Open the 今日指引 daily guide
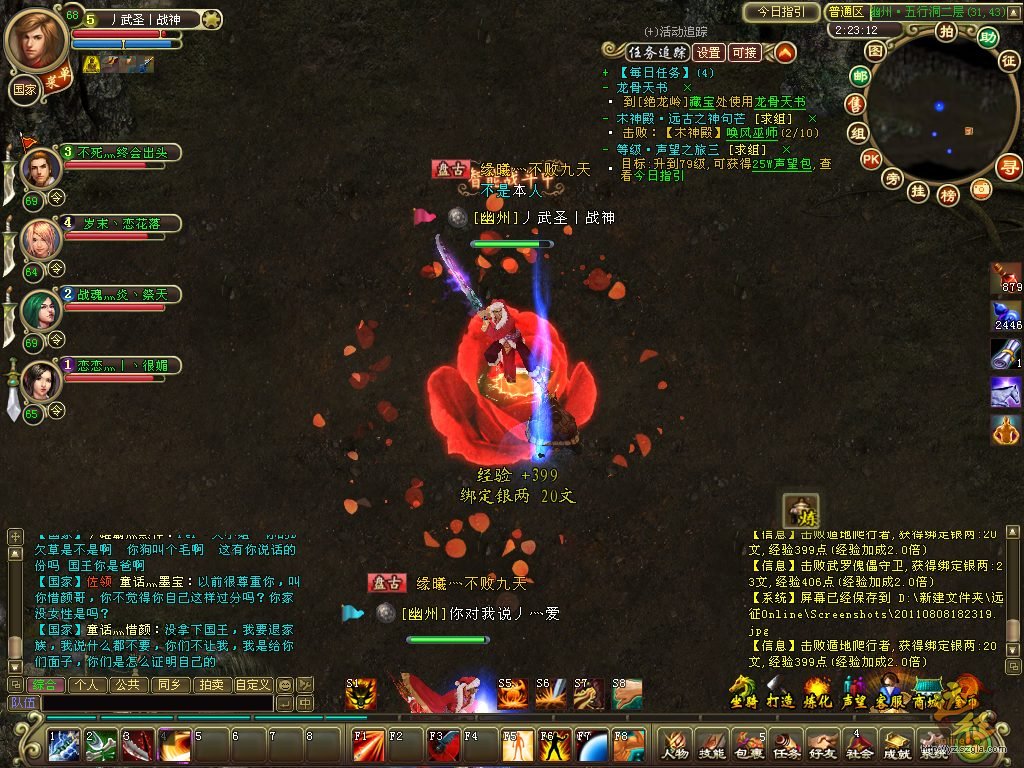1024x768 pixels. click(782, 12)
